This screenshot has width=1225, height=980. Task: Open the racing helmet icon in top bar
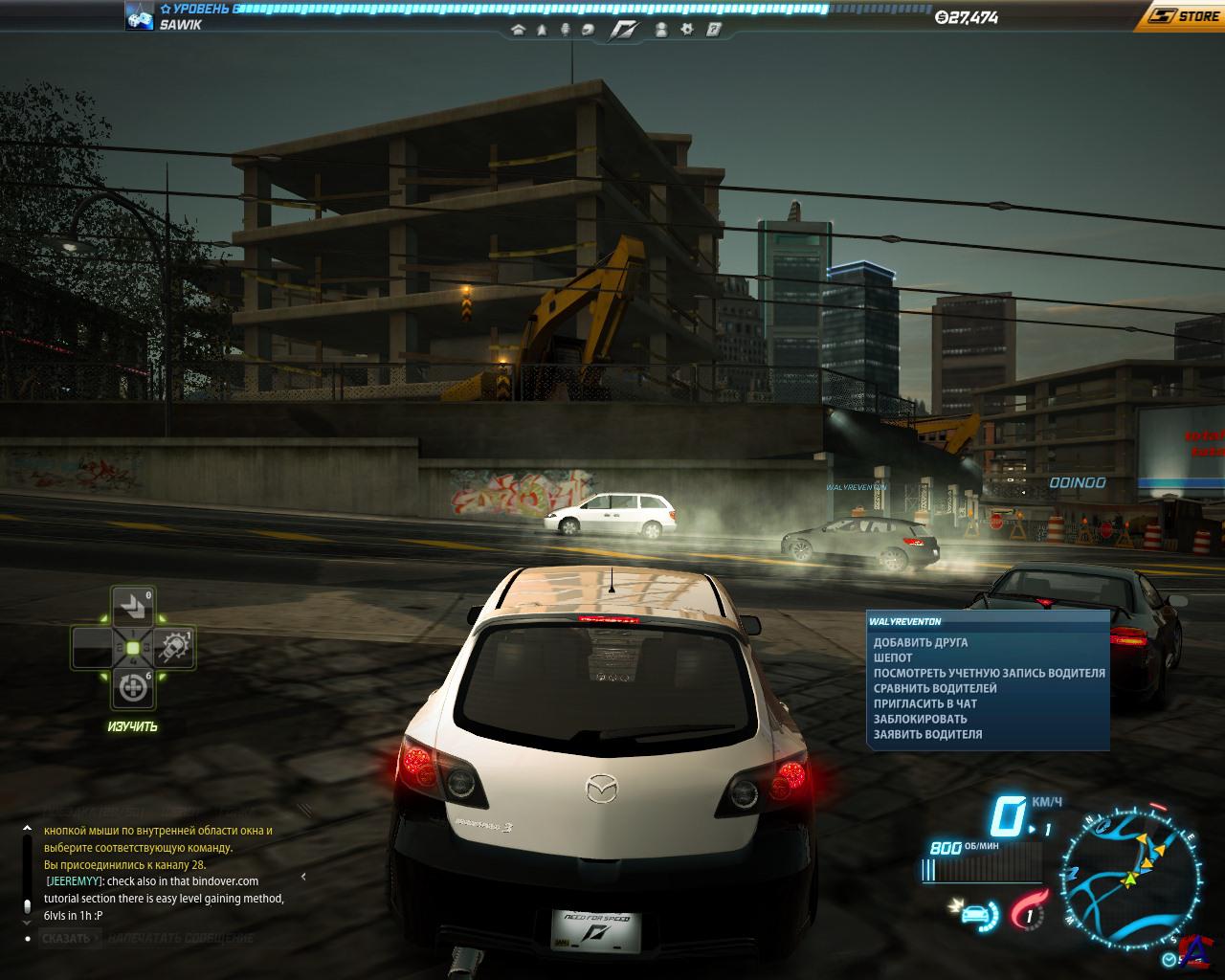pyautogui.click(x=588, y=30)
